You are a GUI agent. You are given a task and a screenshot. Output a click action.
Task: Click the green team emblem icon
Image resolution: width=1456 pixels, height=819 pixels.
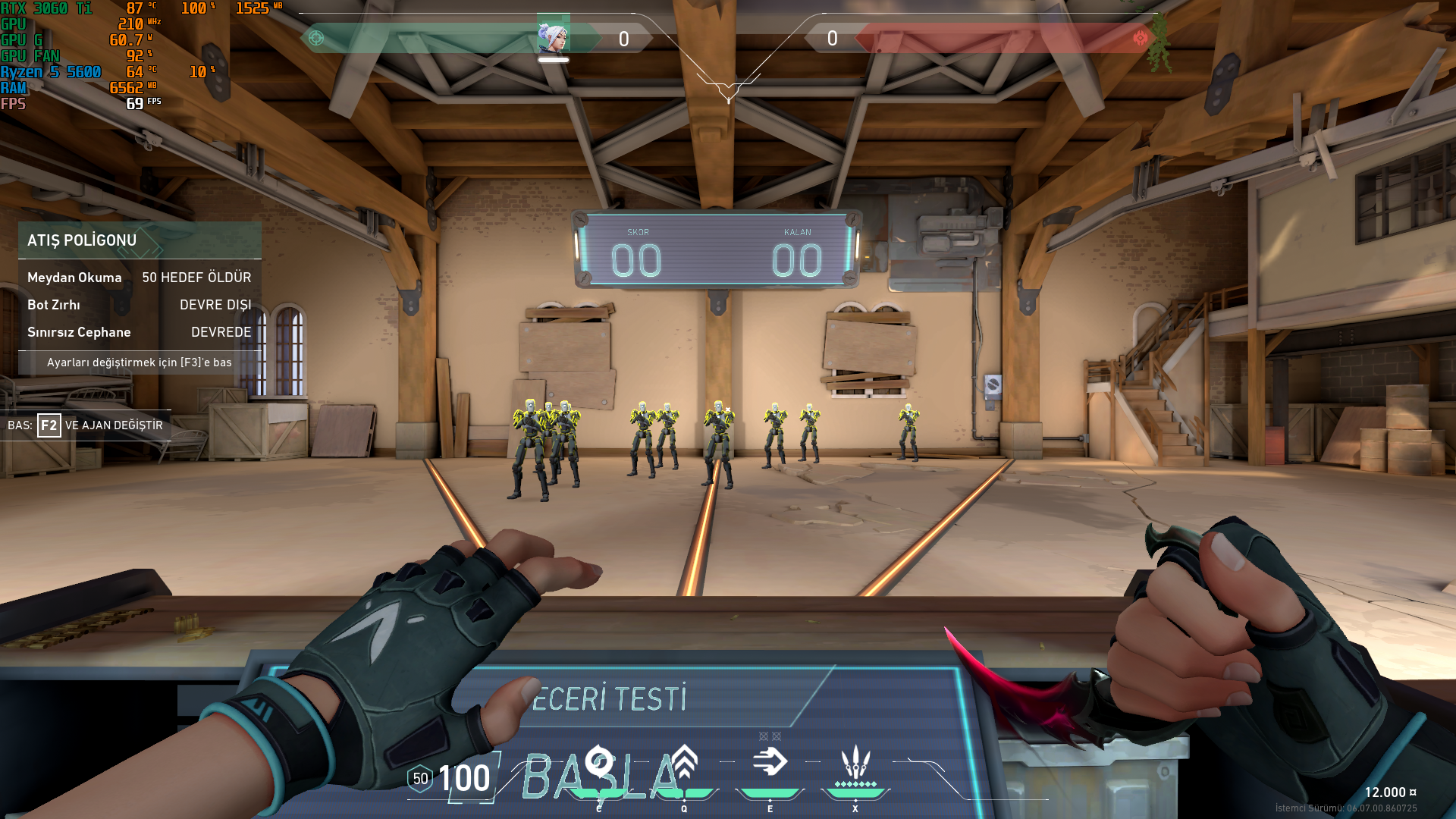pos(316,38)
